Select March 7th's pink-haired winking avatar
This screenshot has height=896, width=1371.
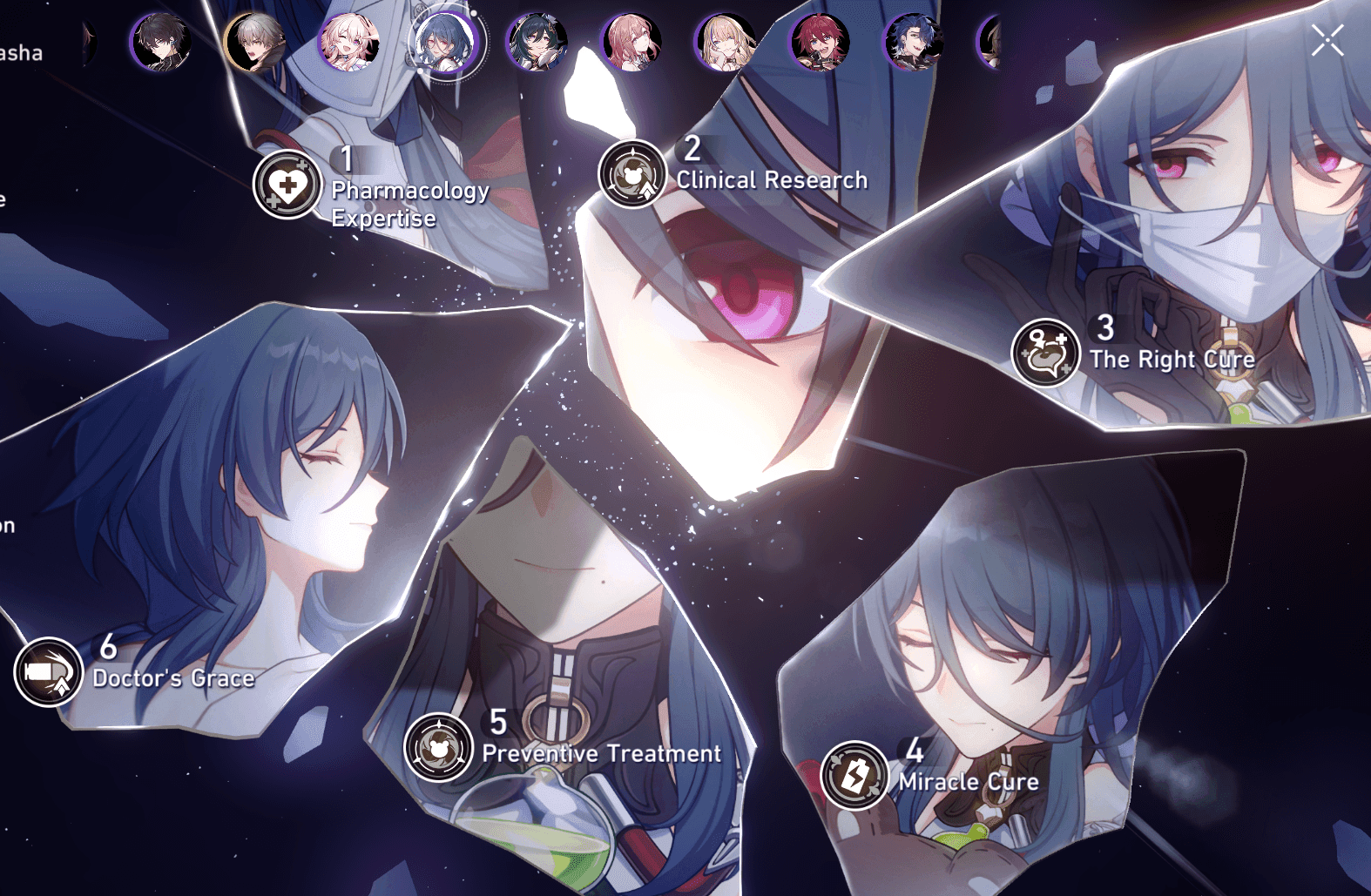(347, 42)
